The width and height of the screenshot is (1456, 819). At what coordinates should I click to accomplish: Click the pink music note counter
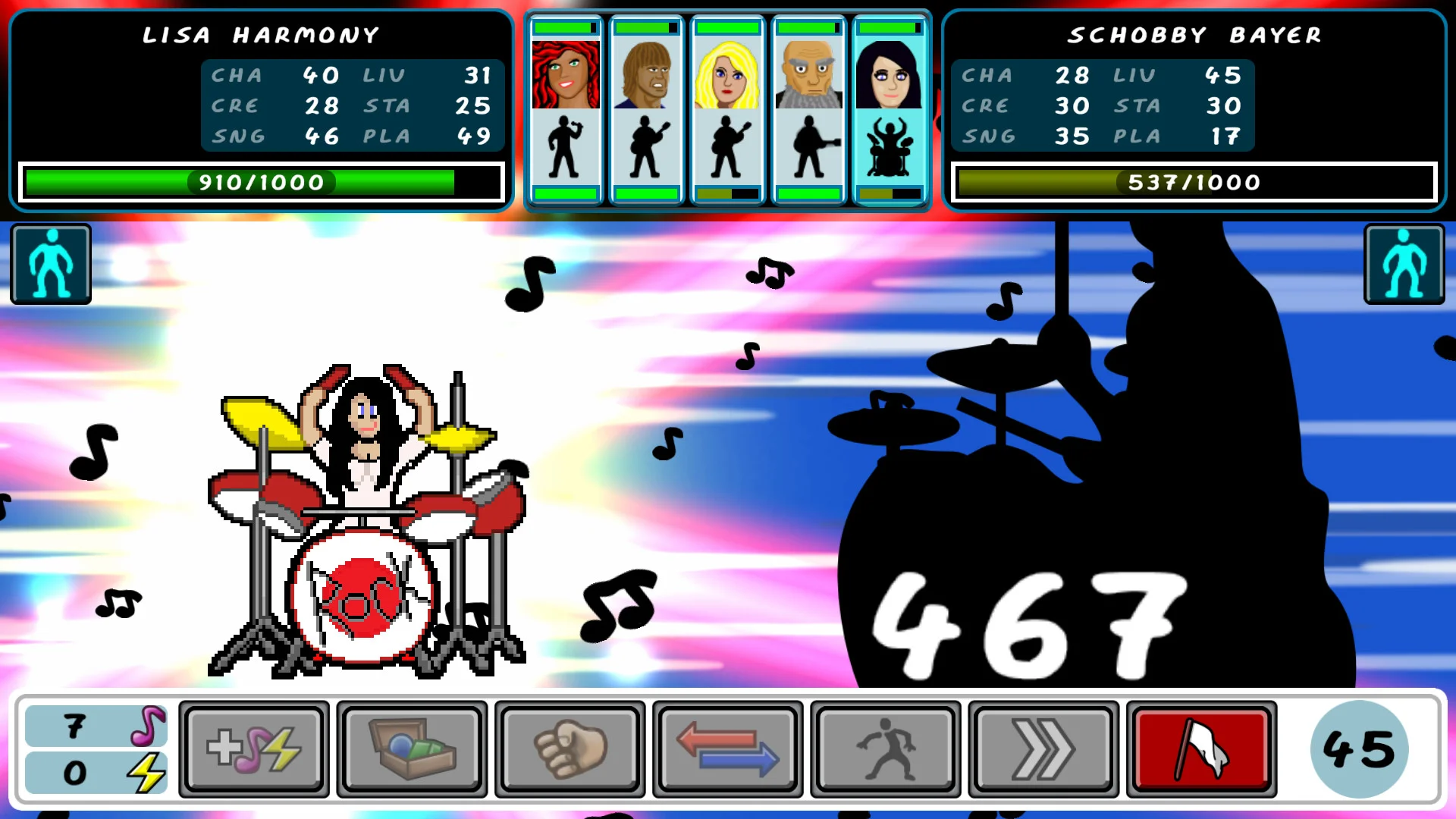pos(94,726)
